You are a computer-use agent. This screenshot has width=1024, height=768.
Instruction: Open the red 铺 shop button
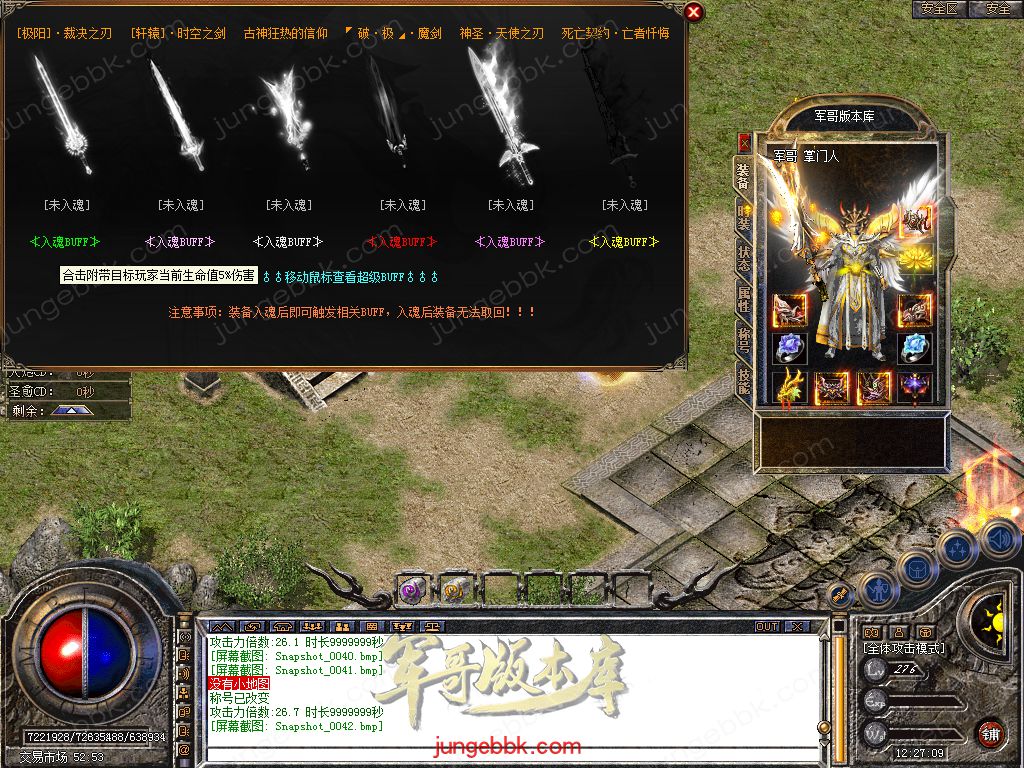click(990, 732)
